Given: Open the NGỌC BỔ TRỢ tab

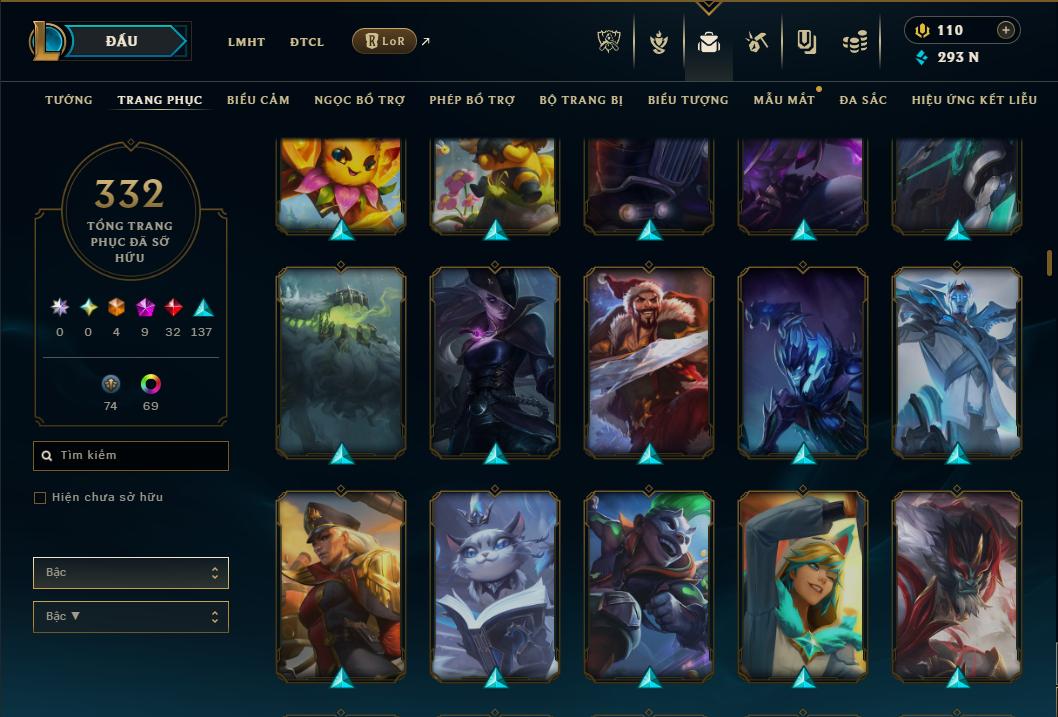Looking at the screenshot, I should click(359, 100).
